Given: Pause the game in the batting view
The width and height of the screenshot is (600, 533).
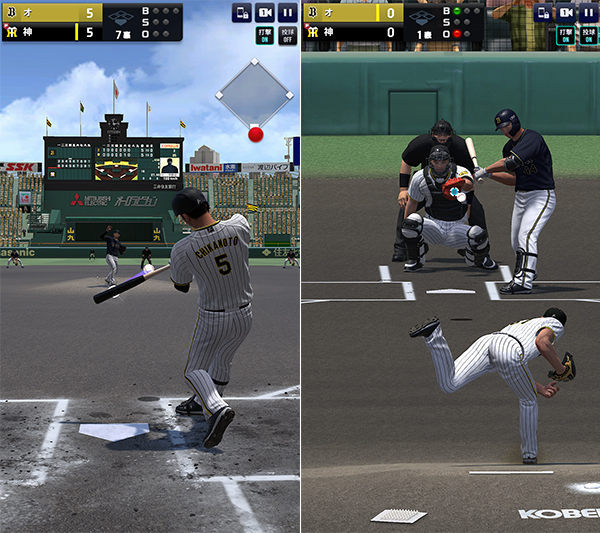Looking at the screenshot, I should point(288,13).
